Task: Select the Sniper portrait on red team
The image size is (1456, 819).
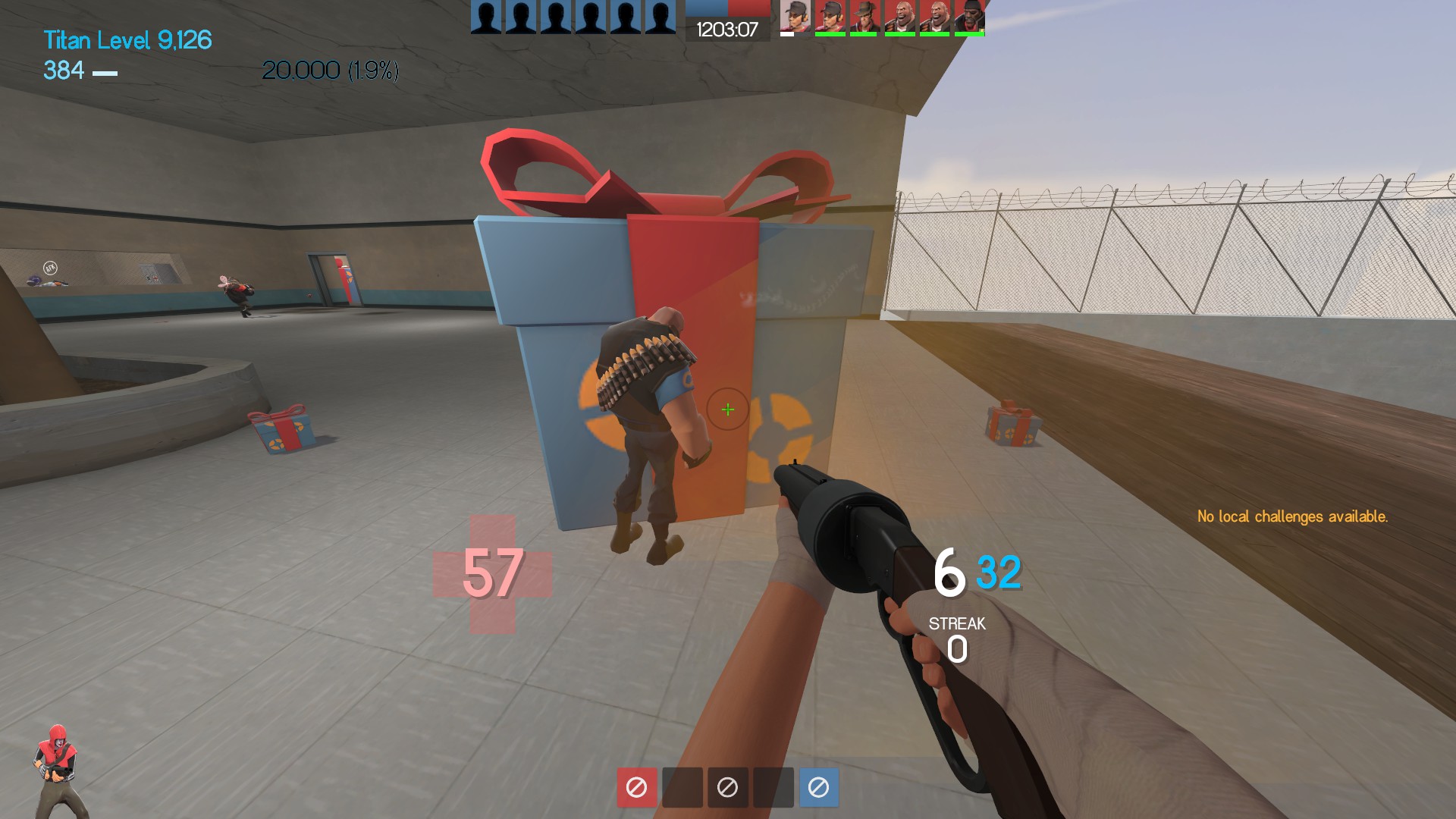Action: (864, 17)
